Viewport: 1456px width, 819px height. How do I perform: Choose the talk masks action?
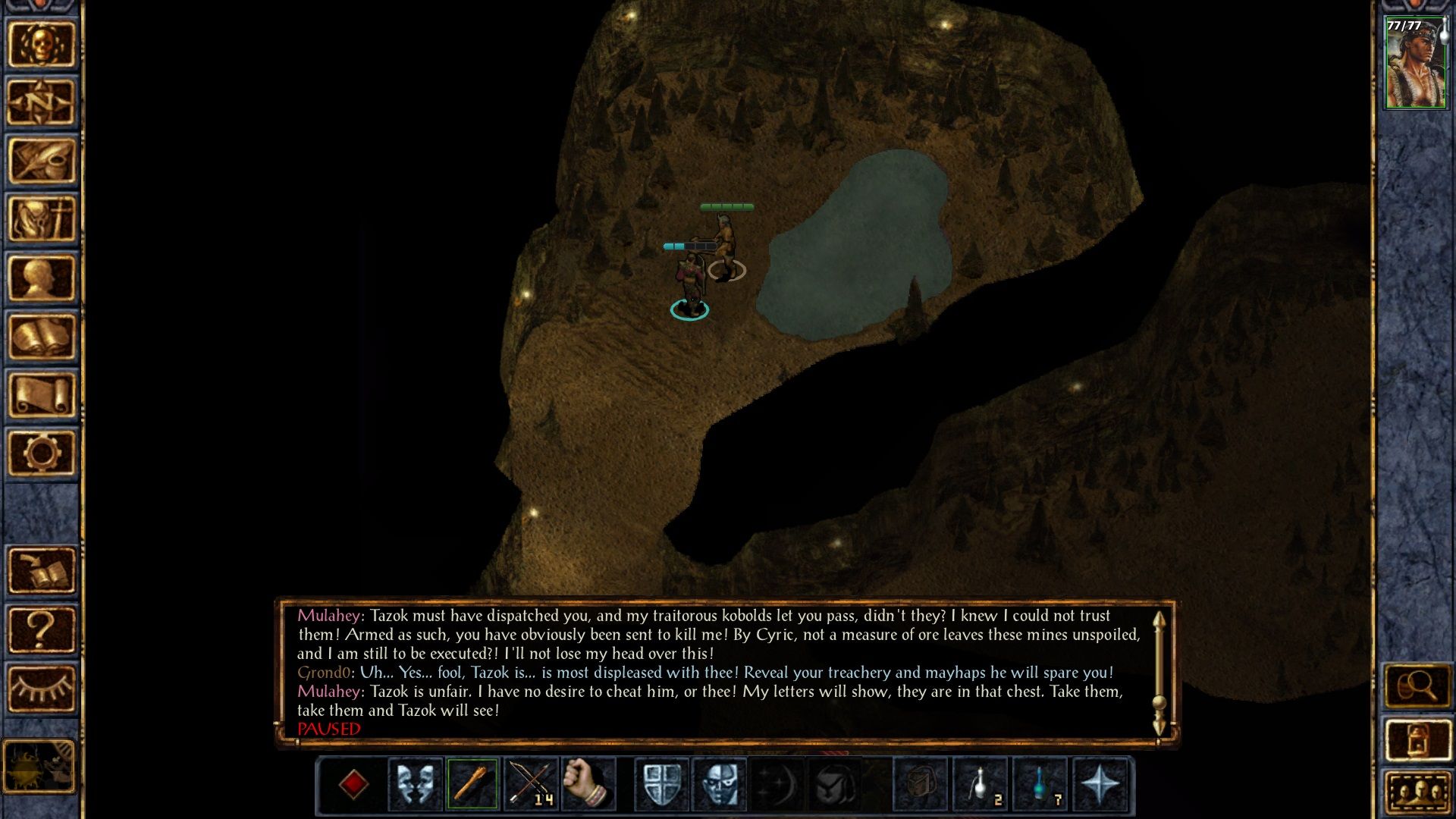click(x=416, y=784)
